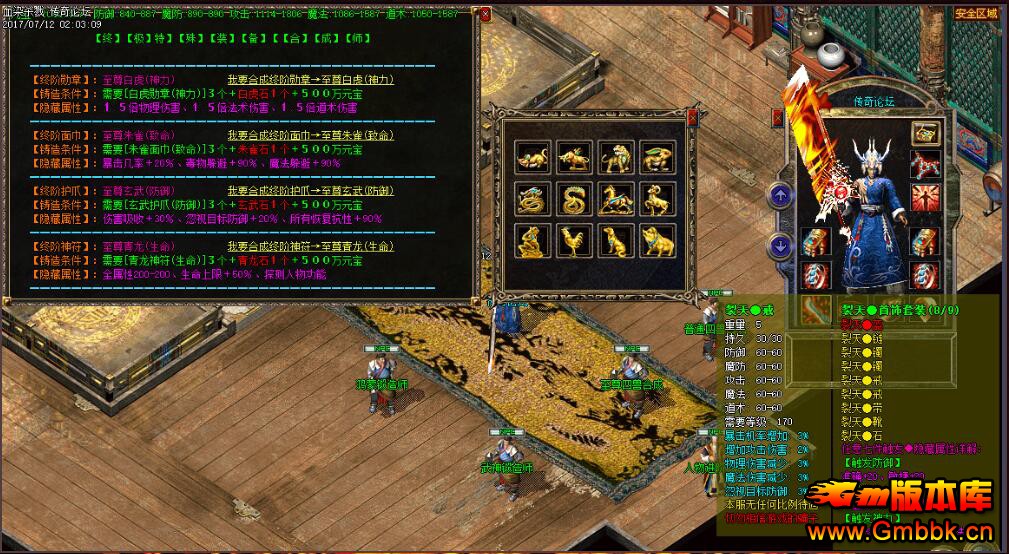Choose synthesize Supreme Black Tortoise claw link
Screen dimensions: 1009x554
pos(311,191)
